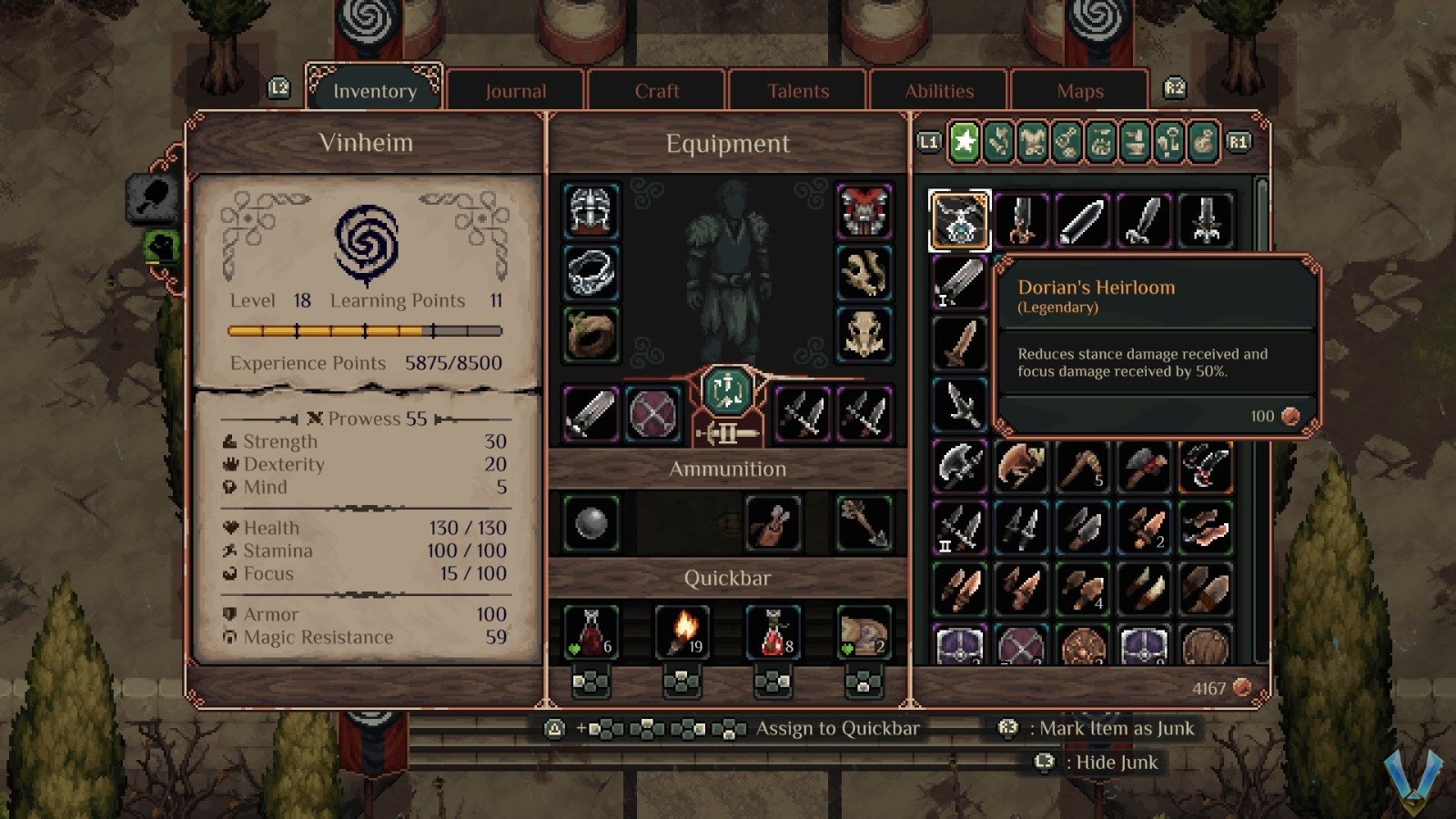This screenshot has height=819, width=1456.
Task: Click the experience progress bar under Learning Points
Action: tap(364, 330)
